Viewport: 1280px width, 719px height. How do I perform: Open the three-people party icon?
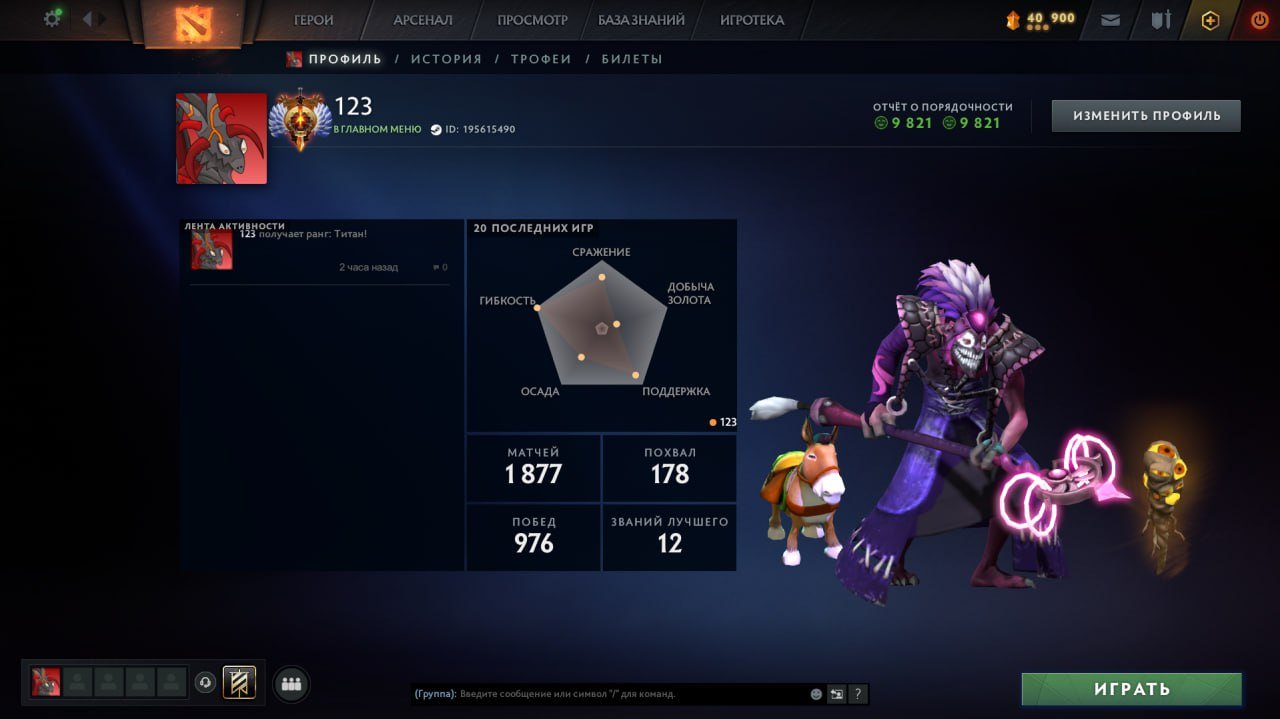pyautogui.click(x=292, y=684)
